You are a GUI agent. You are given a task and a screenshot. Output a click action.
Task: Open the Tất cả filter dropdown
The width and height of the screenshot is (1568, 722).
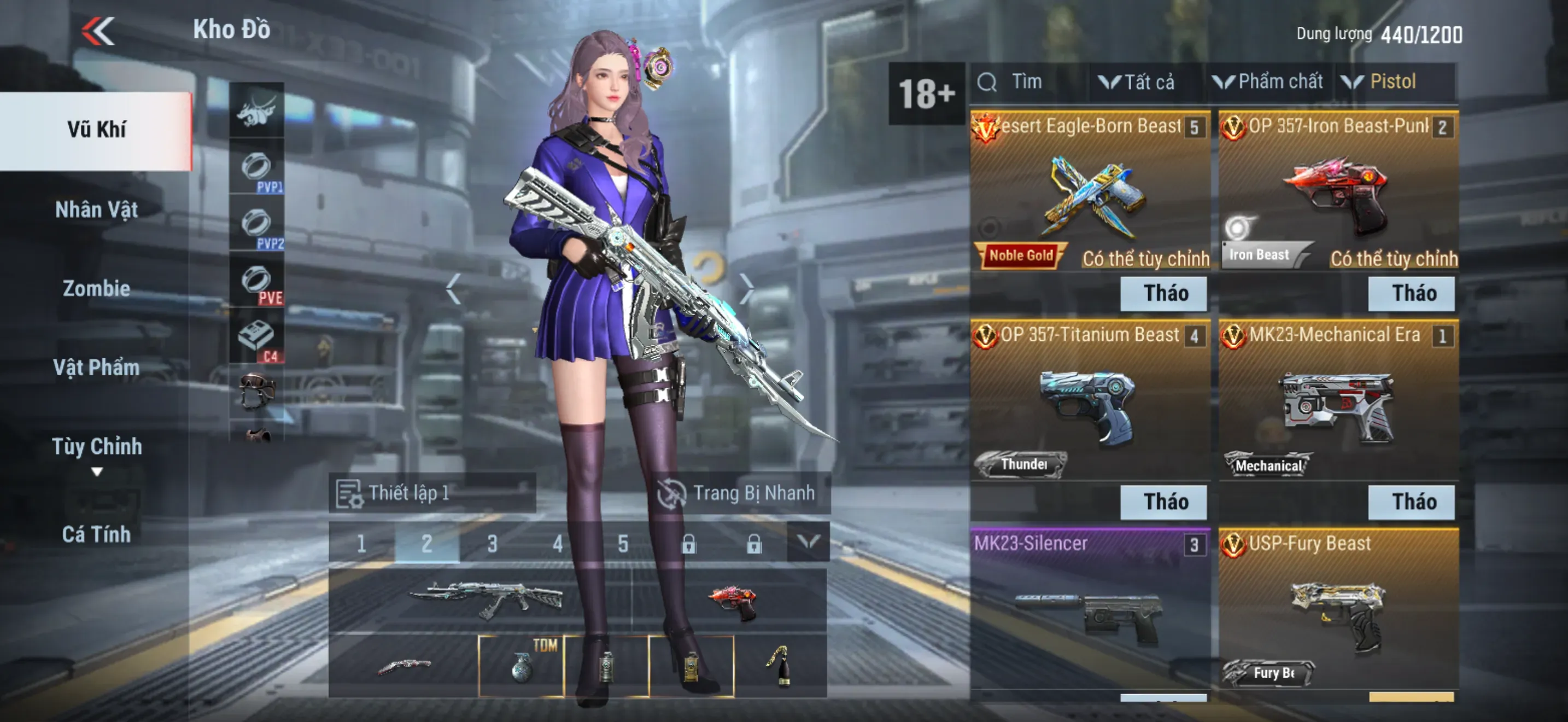pos(1137,82)
